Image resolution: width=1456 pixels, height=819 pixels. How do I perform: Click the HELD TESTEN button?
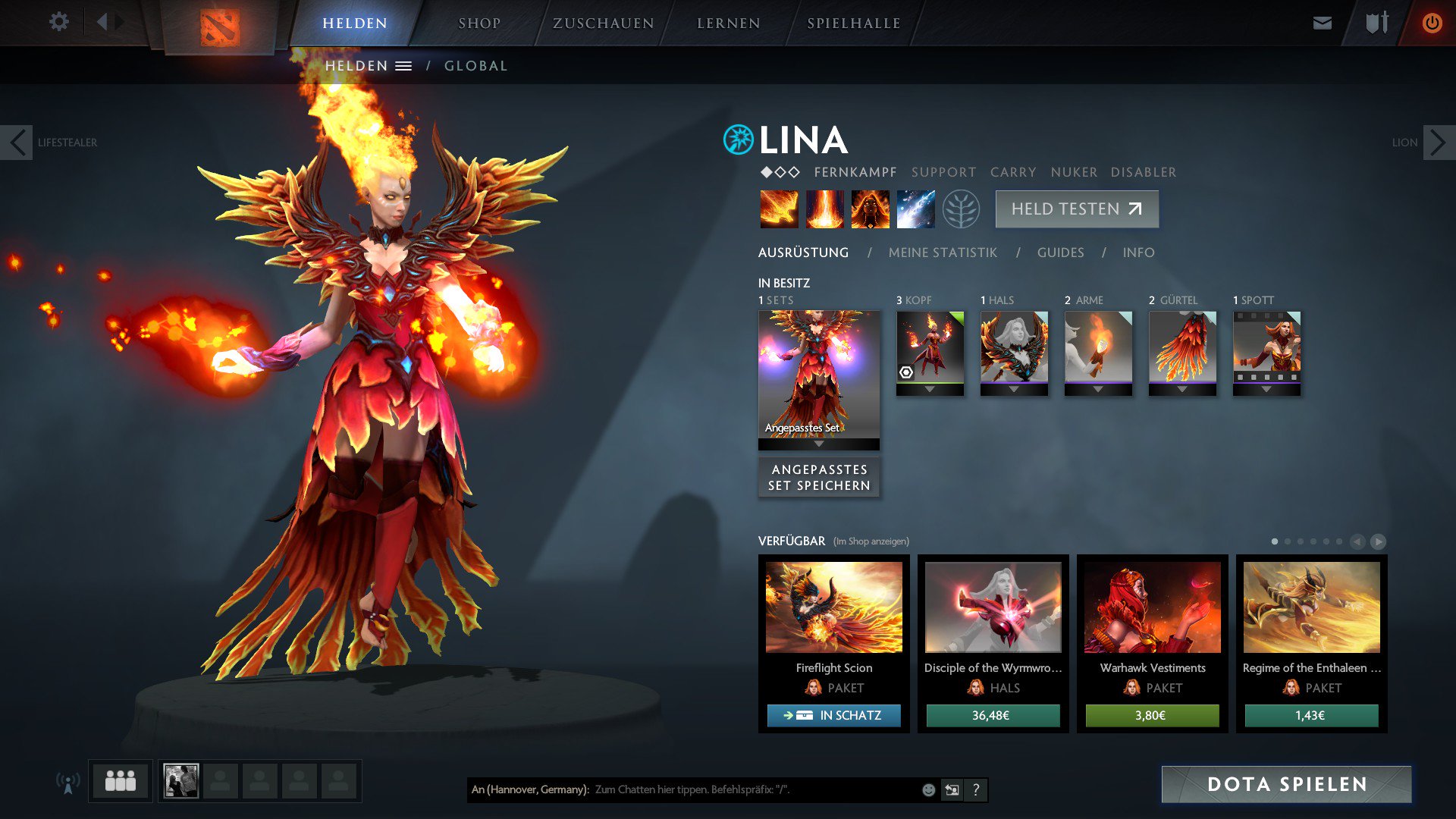point(1076,209)
